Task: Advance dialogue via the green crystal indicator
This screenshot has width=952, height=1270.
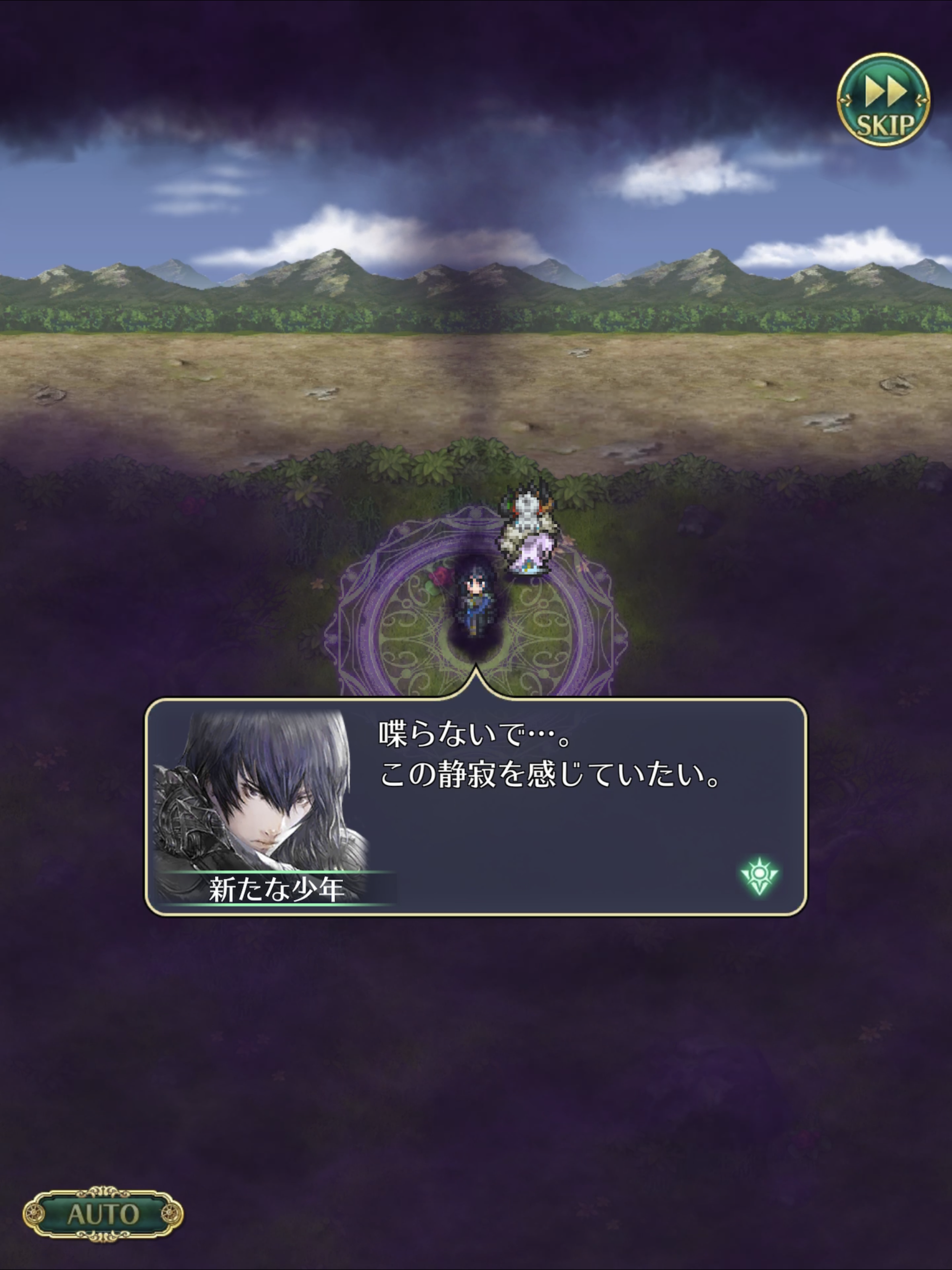Action: (x=759, y=875)
